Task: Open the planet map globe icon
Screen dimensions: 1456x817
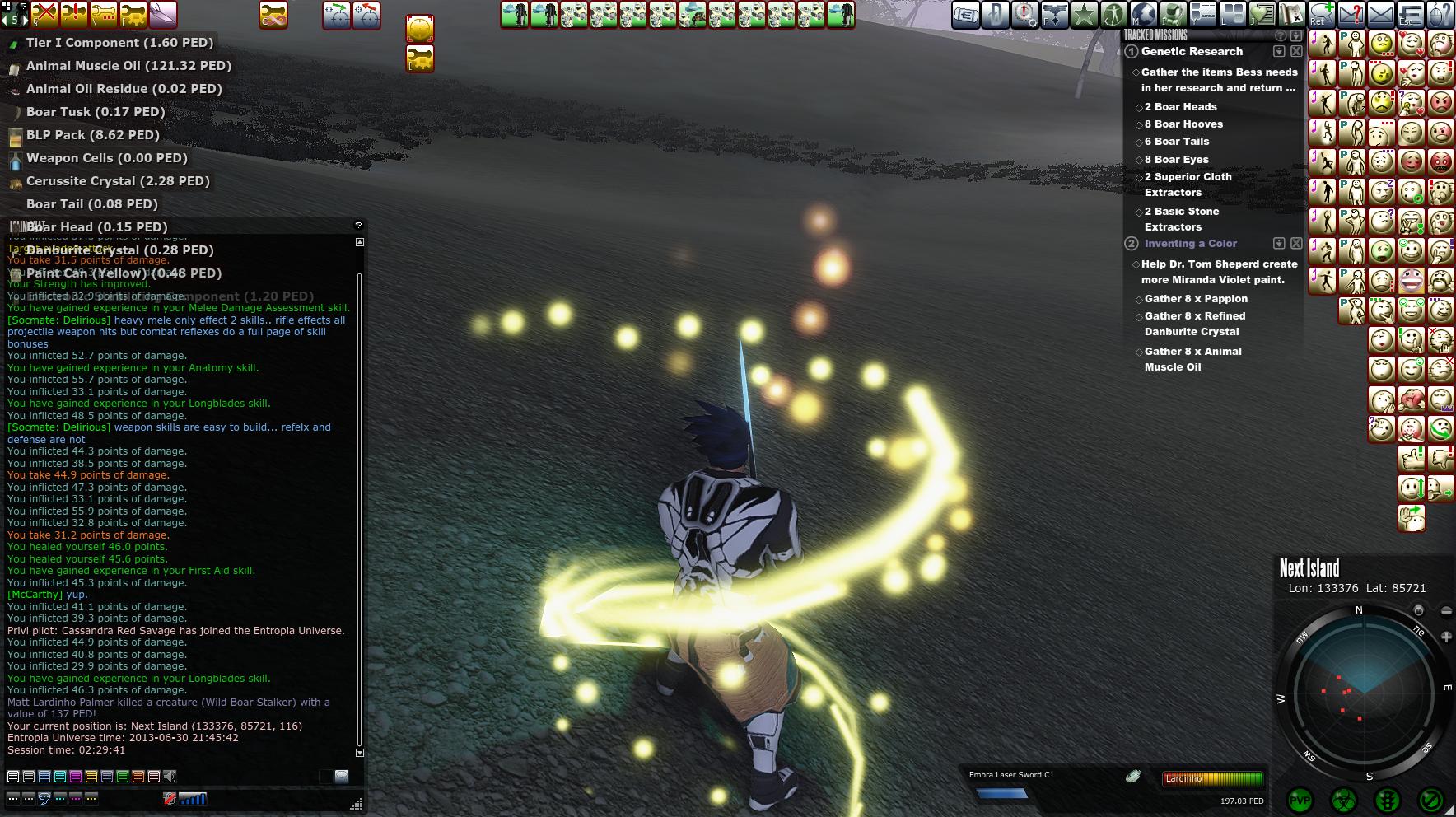Action: click(x=1143, y=14)
